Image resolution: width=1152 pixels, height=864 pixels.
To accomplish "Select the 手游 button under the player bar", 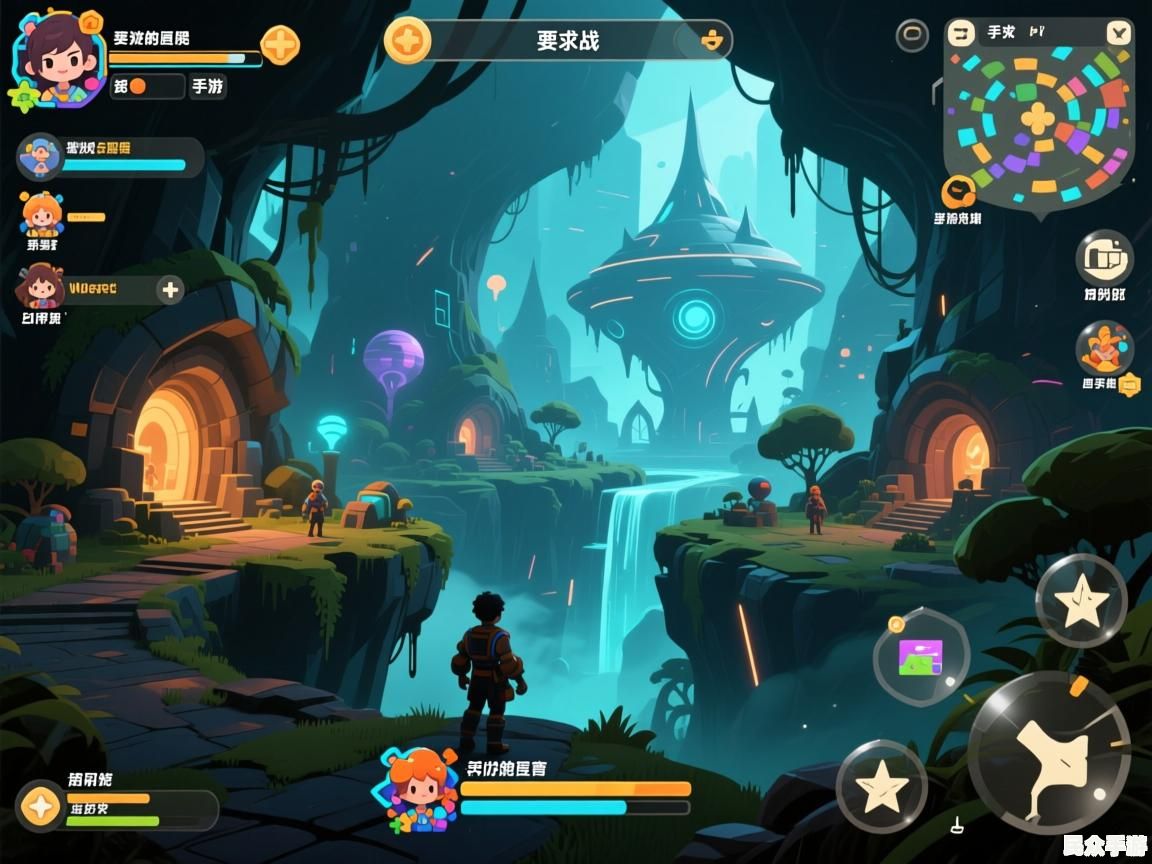I will click(207, 87).
